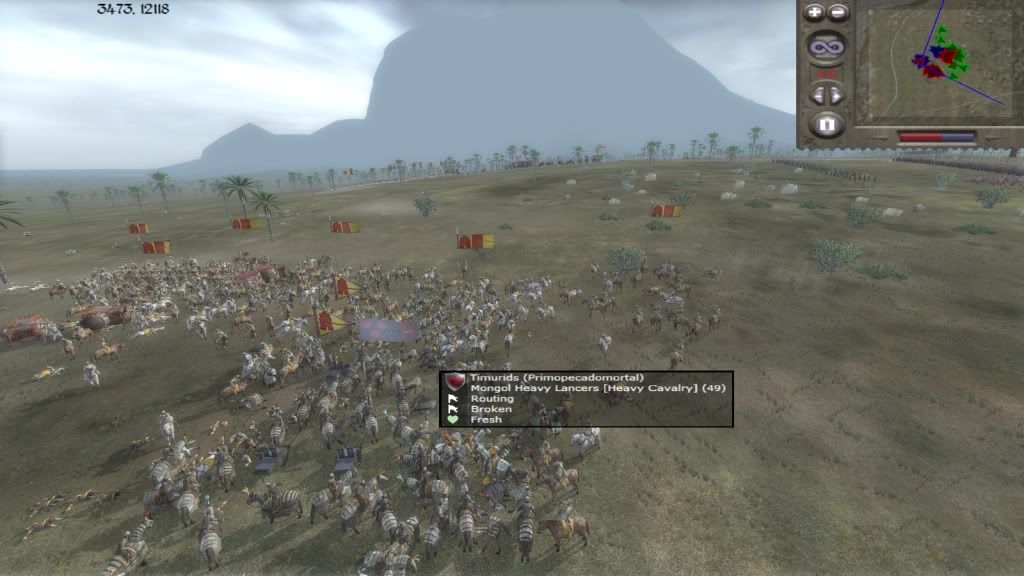Viewport: 1024px width, 576px height.
Task: Zoom in the minimap with the plus button
Action: pyautogui.click(x=814, y=13)
